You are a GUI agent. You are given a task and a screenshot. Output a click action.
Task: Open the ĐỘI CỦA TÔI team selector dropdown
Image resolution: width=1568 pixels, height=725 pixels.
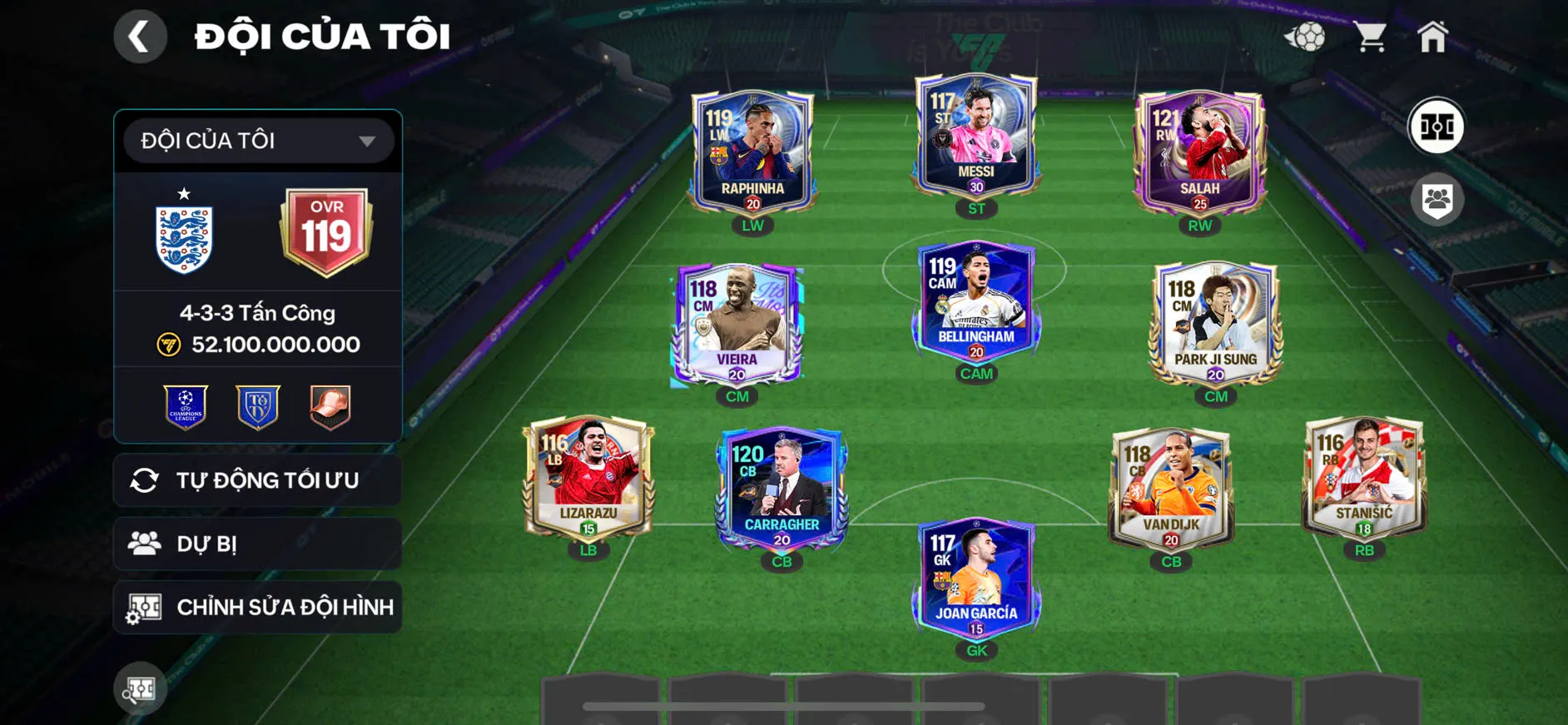(x=256, y=140)
